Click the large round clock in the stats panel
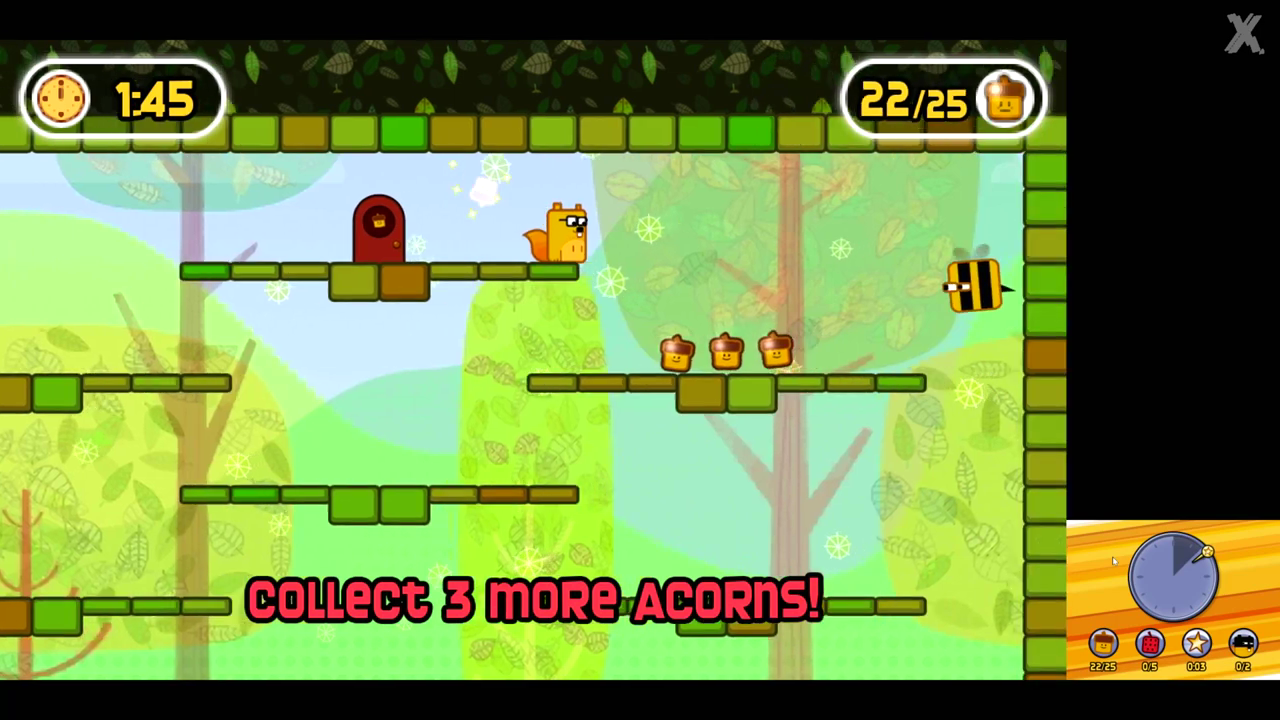The width and height of the screenshot is (1280, 720). 1172,577
